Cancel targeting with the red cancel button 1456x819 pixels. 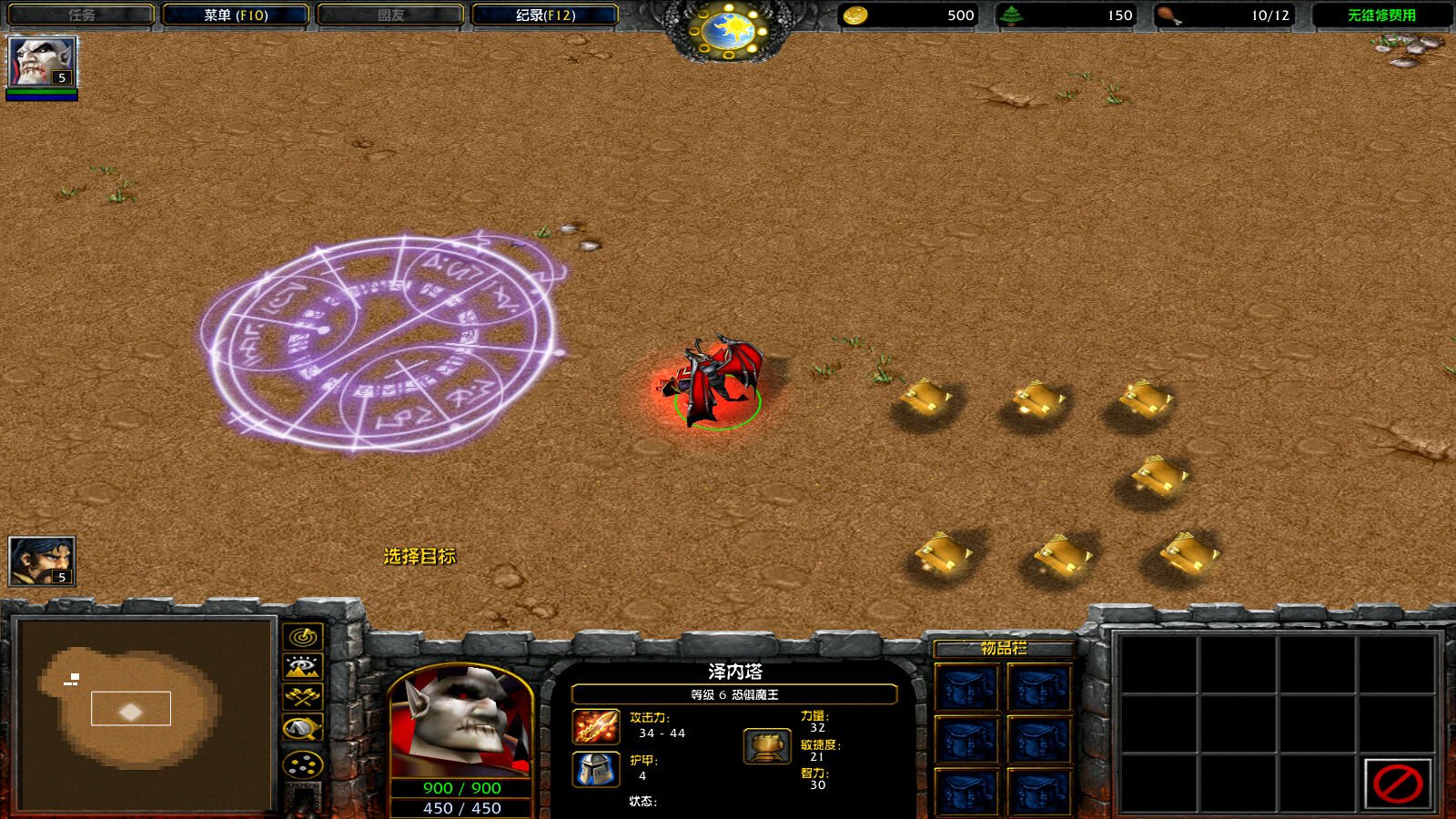[1397, 784]
